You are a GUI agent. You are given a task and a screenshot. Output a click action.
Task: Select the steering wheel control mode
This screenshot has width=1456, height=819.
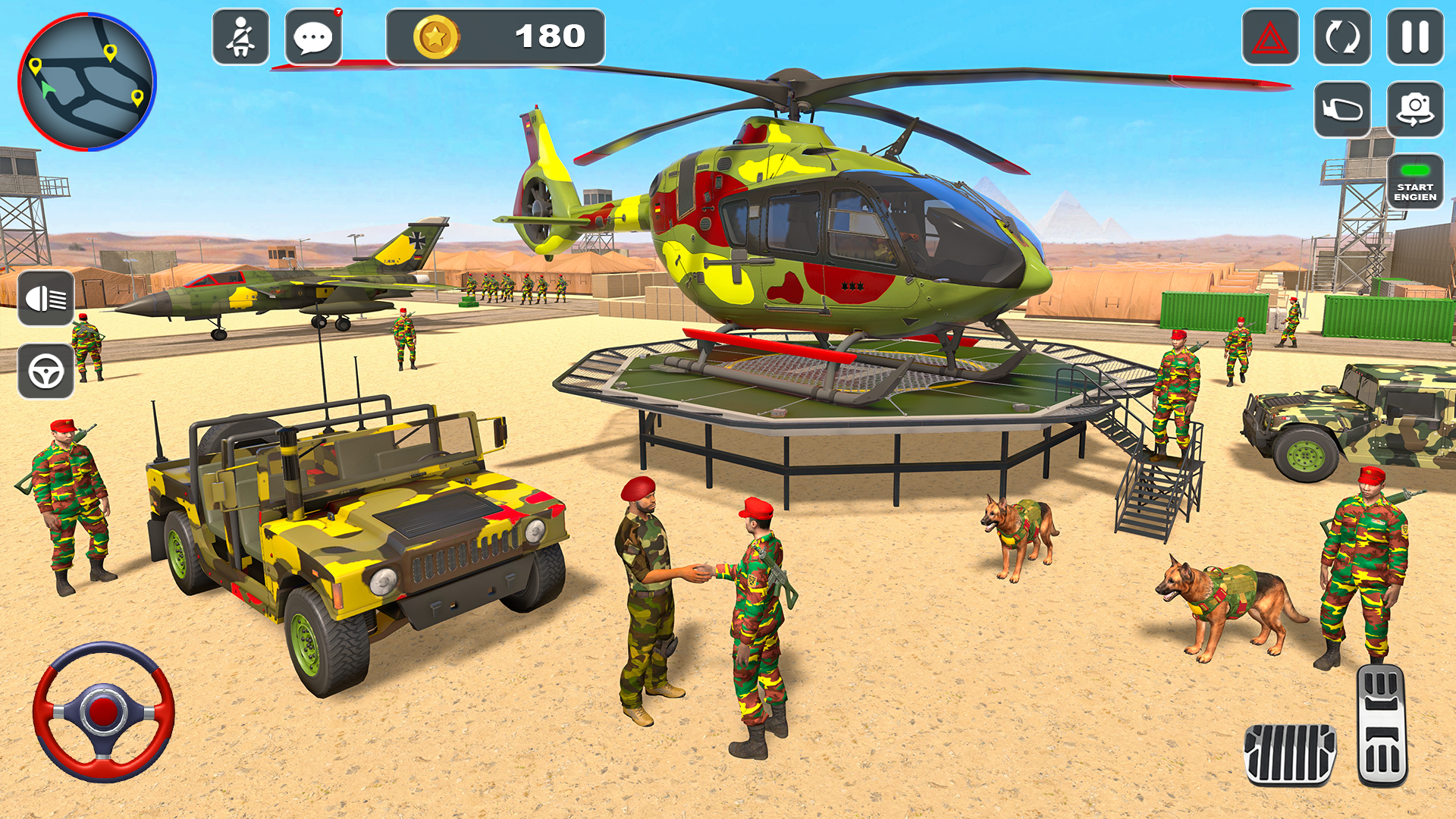click(x=47, y=371)
